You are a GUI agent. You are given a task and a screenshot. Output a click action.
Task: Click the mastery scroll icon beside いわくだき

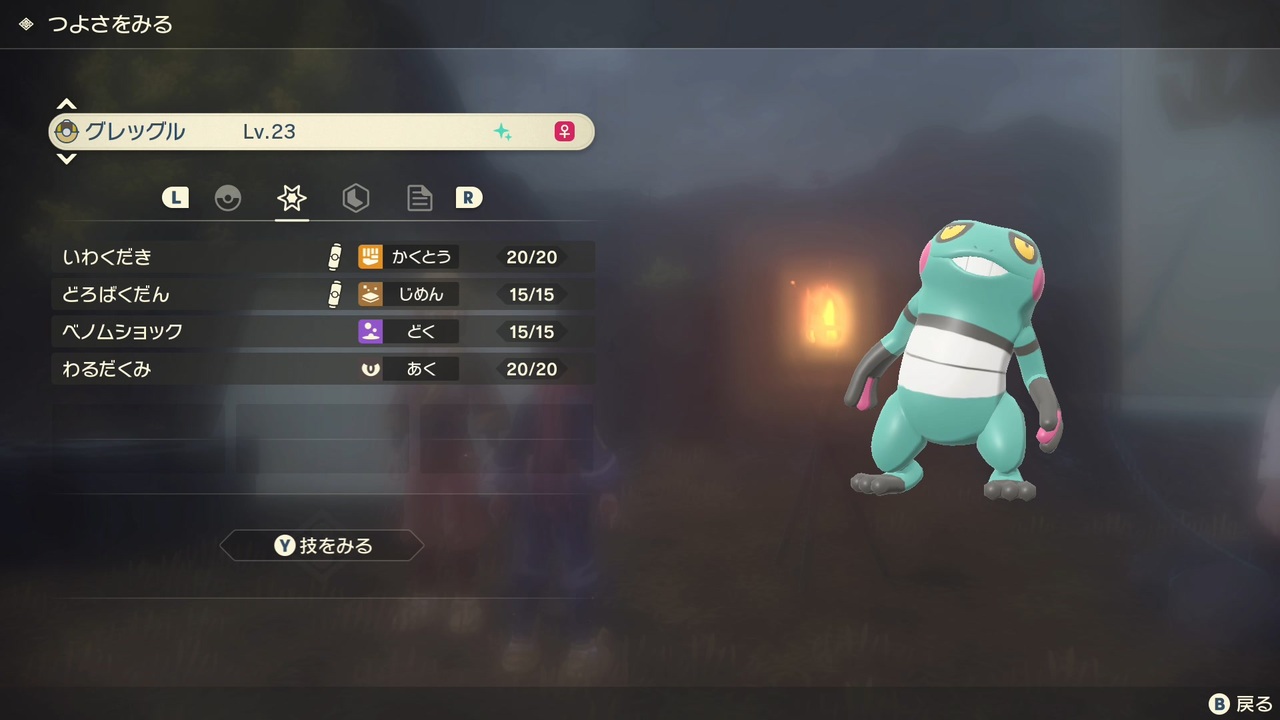[x=334, y=256]
